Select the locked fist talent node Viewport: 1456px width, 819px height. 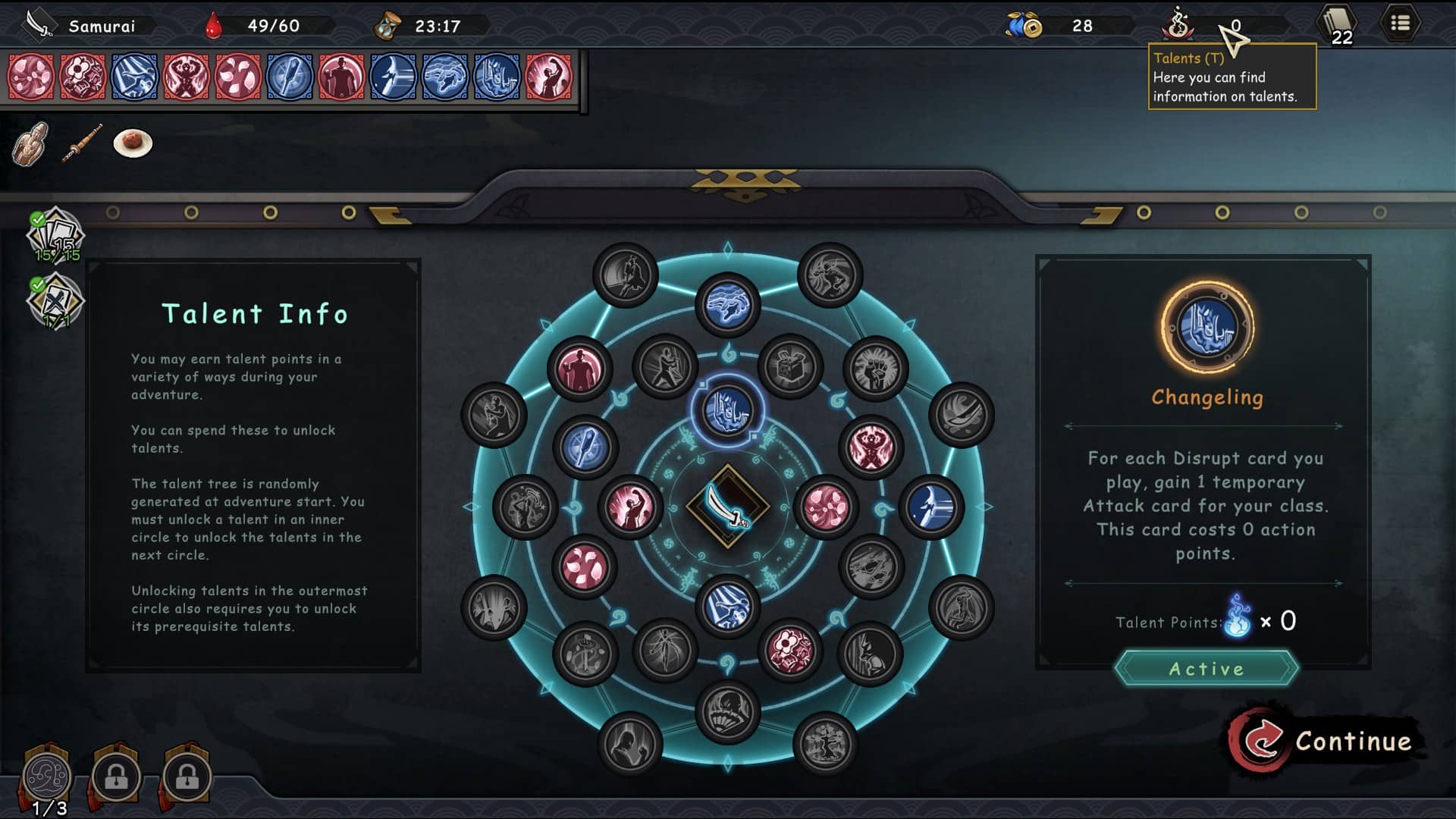click(874, 369)
